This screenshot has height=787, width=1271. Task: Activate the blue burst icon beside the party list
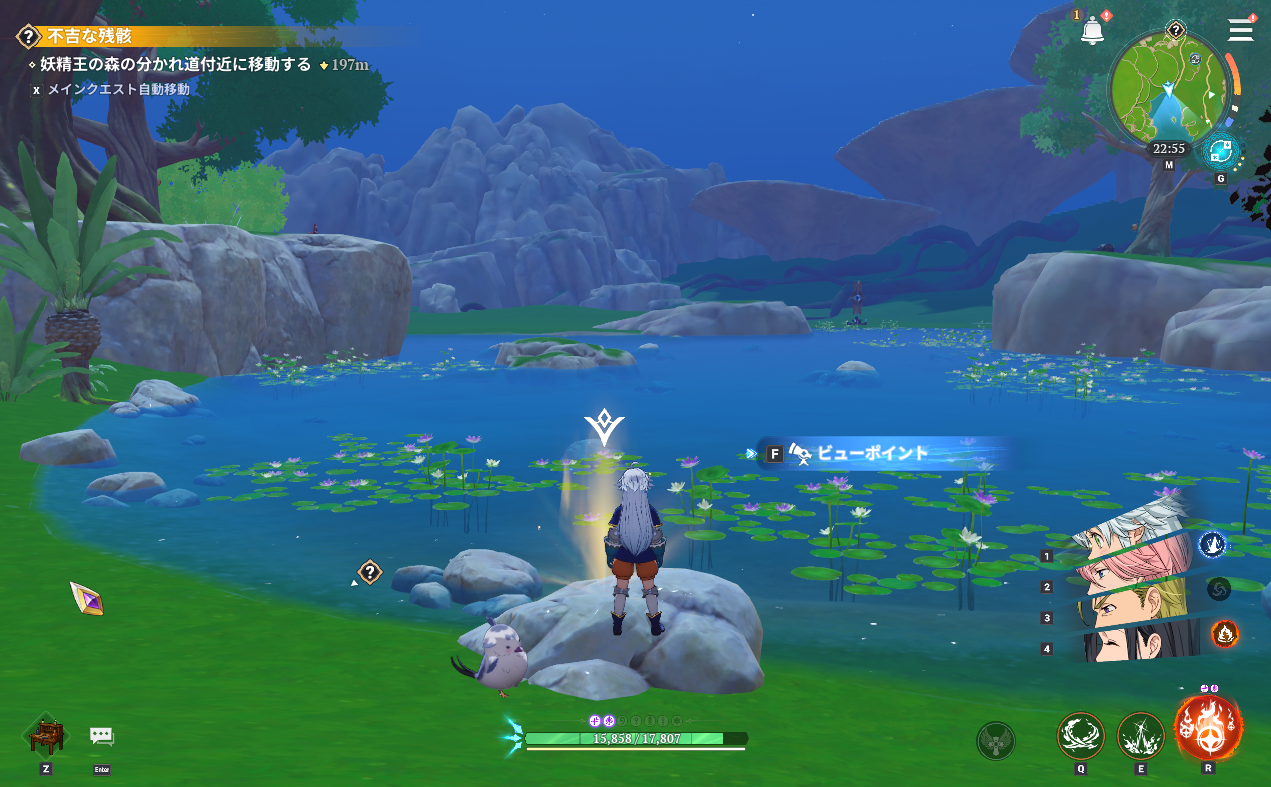(x=1212, y=544)
